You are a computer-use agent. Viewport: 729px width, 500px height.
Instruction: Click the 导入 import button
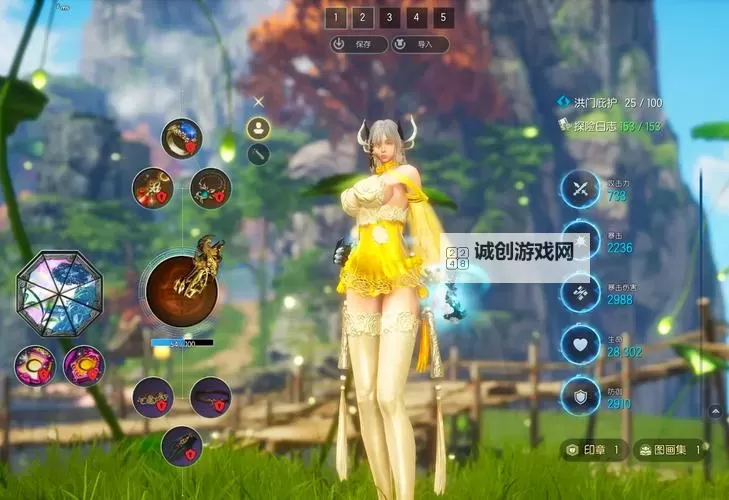tap(419, 44)
